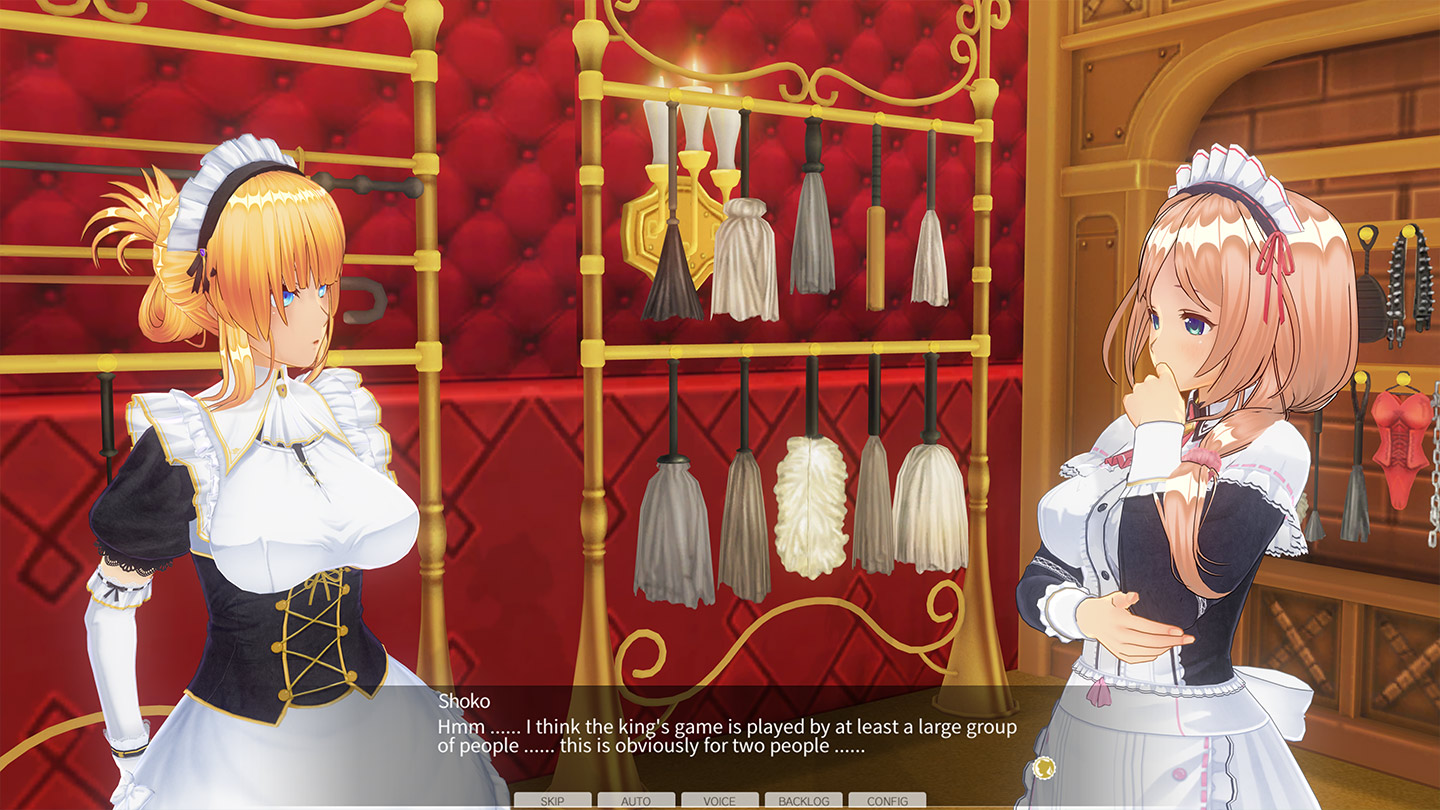
Task: Toggle AUTO text advance
Action: (634, 800)
